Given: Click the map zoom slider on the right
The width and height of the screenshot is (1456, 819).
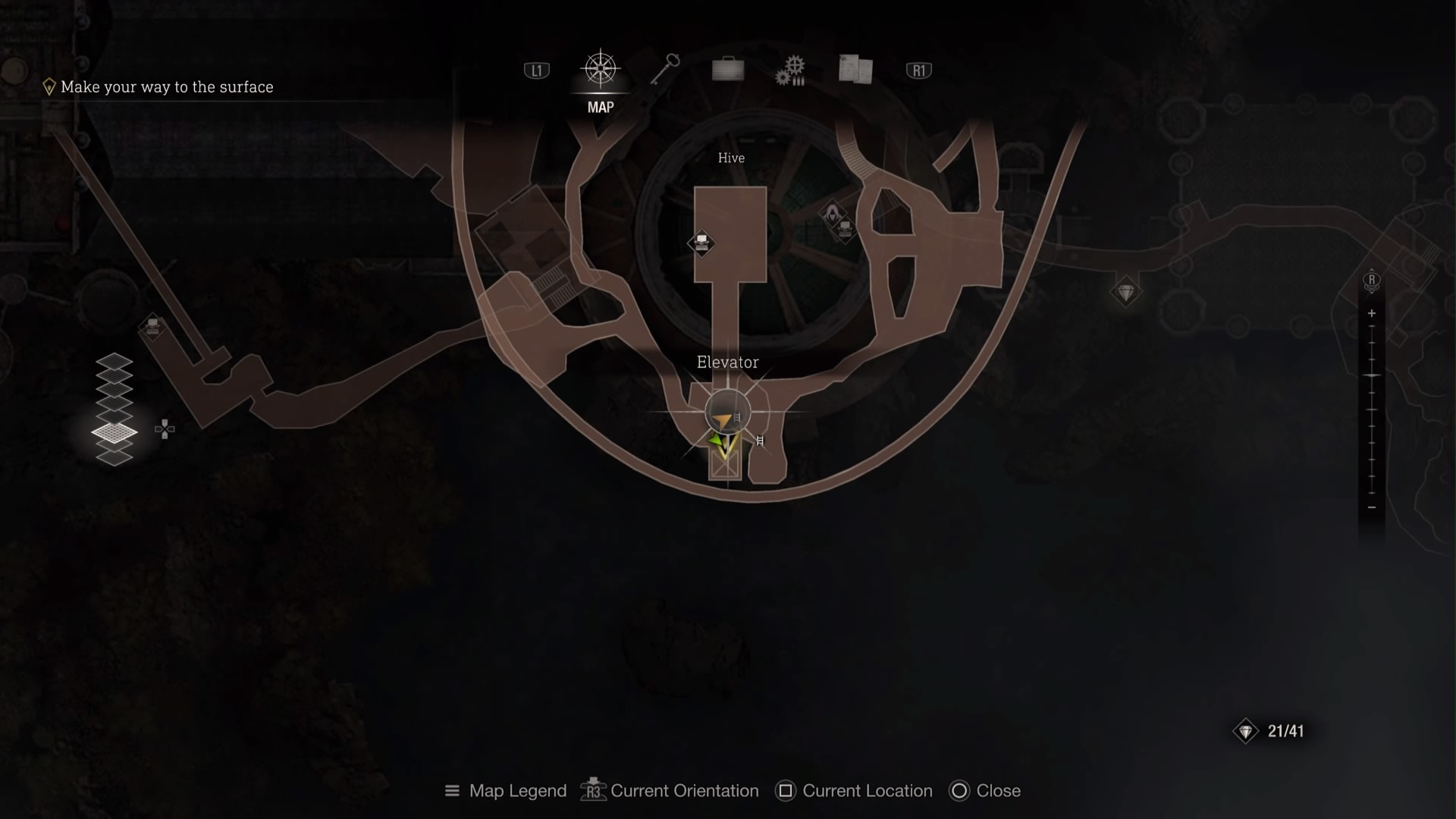Looking at the screenshot, I should 1371,402.
